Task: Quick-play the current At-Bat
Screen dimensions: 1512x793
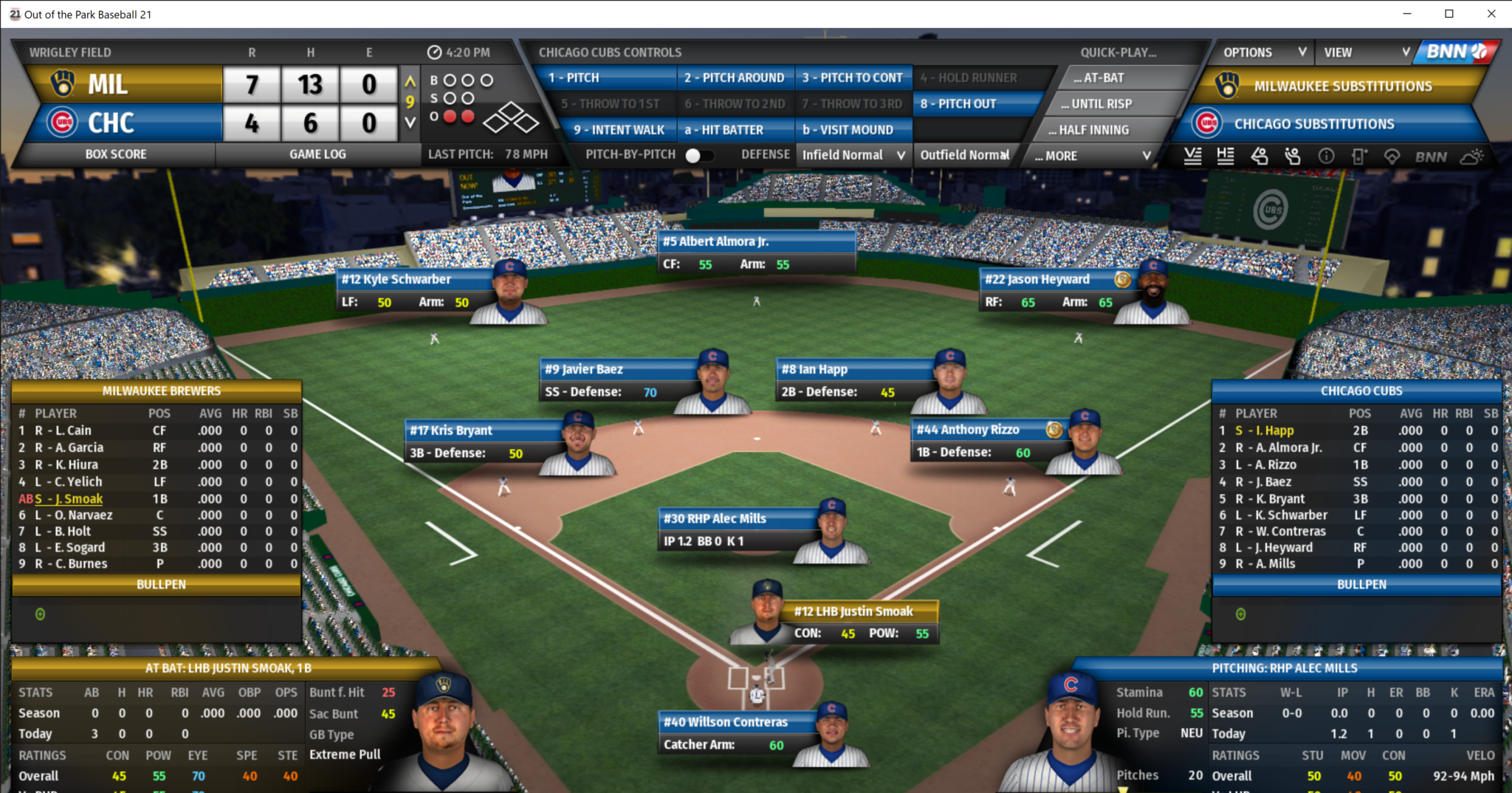Action: pyautogui.click(x=1103, y=78)
